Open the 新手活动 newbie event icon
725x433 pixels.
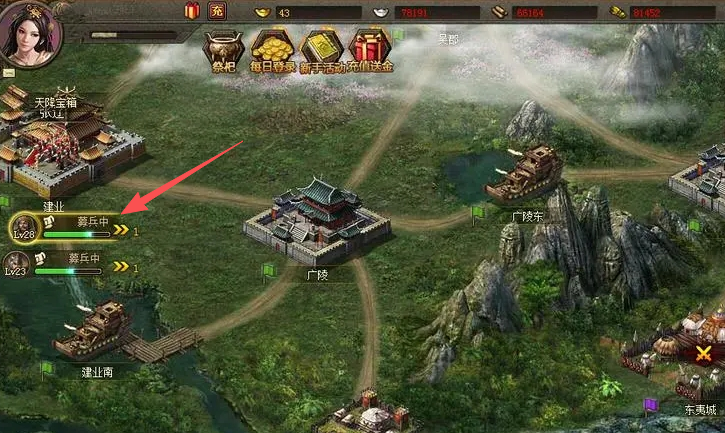coord(323,51)
